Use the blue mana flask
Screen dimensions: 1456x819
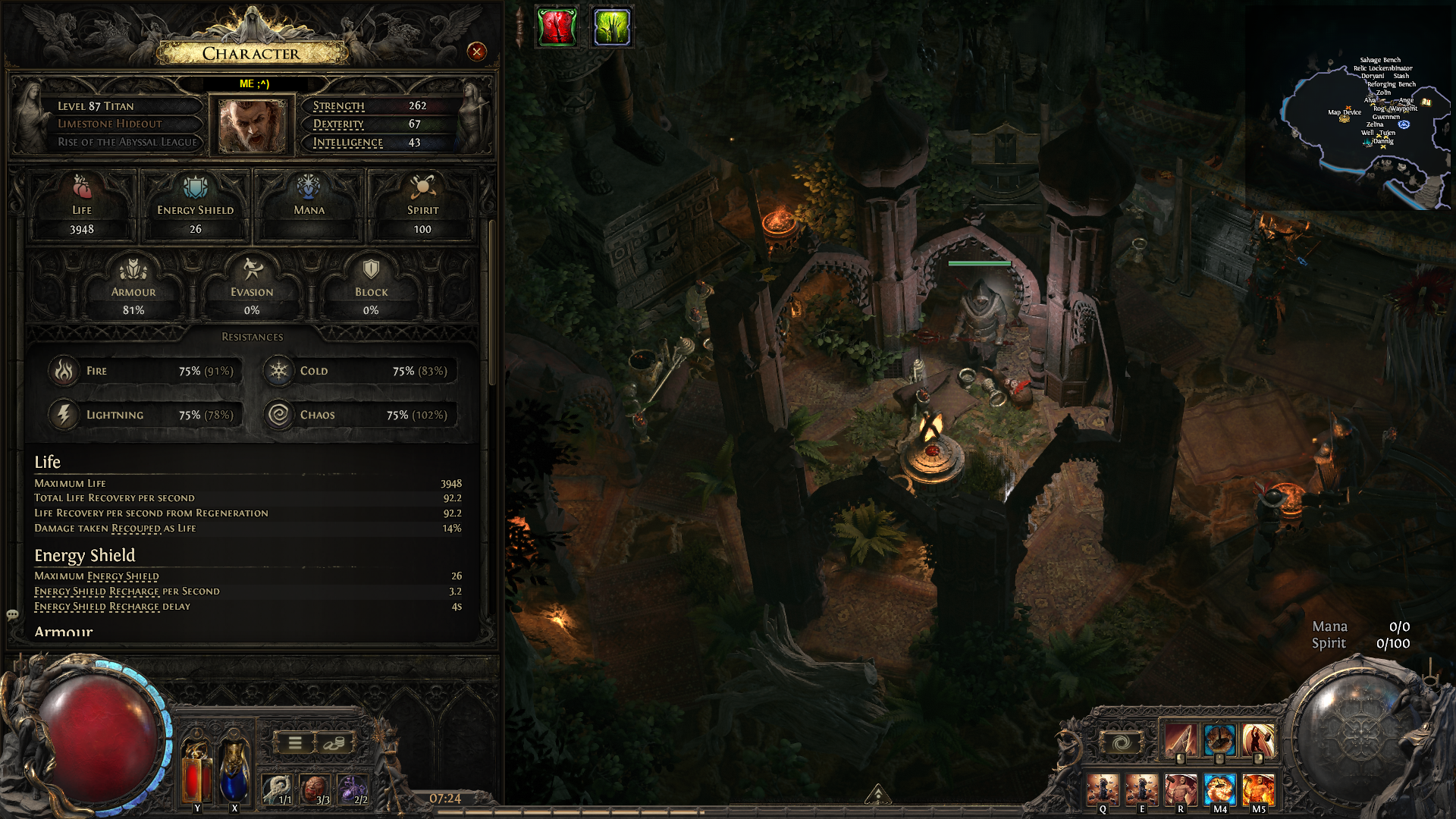[234, 770]
